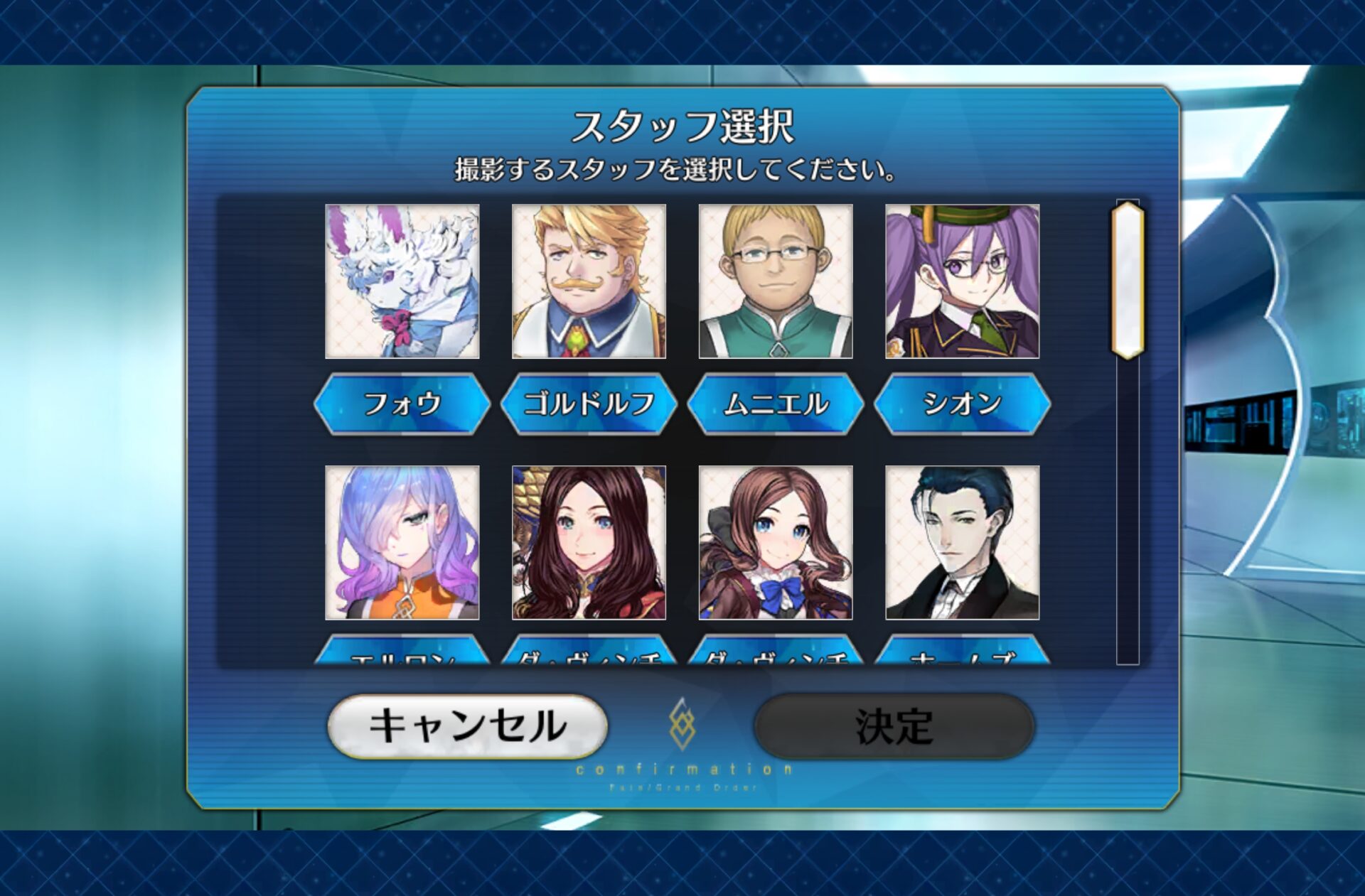Choose the Goldolf portrait with mustache

589,281
